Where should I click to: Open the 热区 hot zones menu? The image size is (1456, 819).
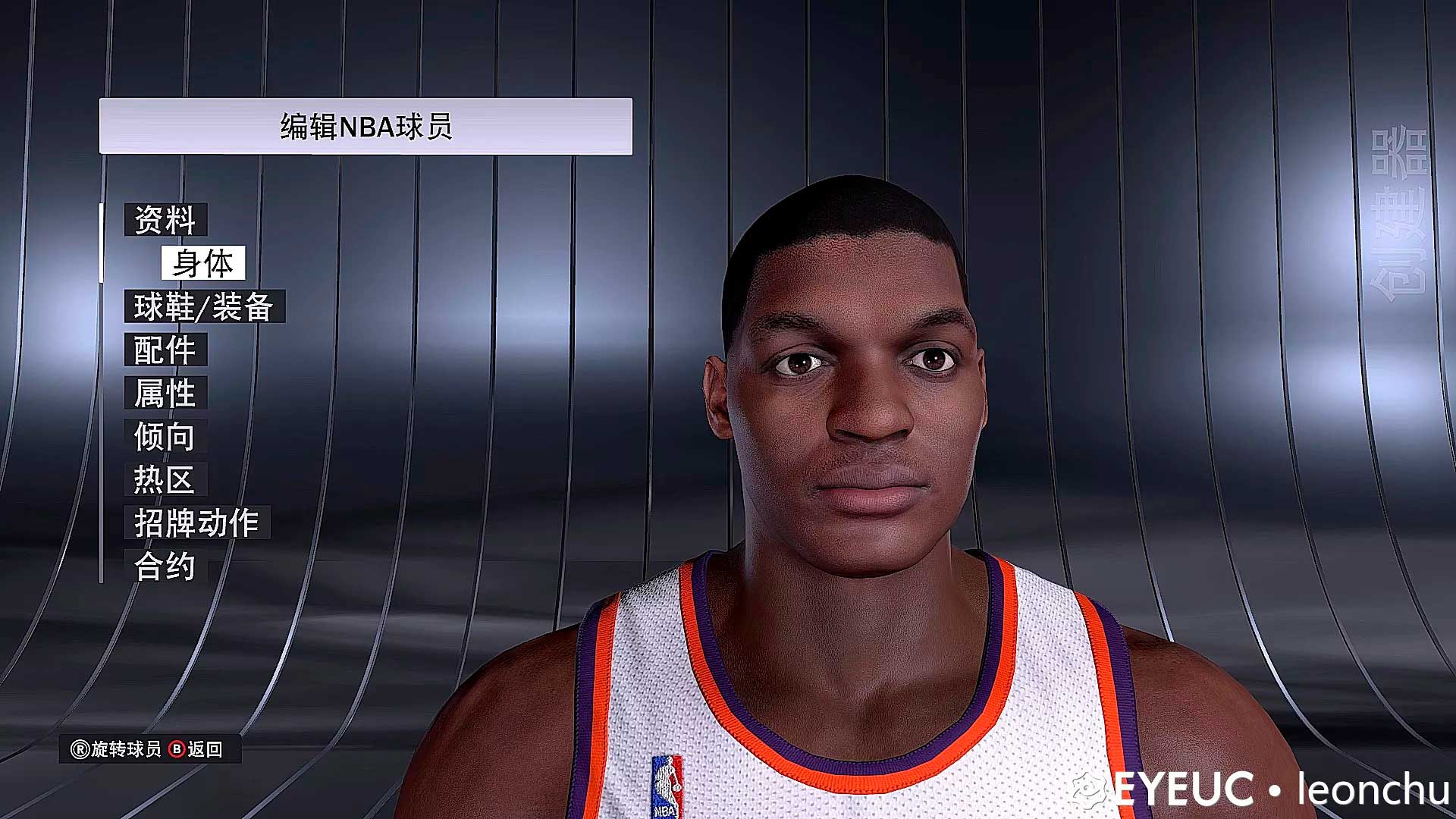(x=165, y=479)
